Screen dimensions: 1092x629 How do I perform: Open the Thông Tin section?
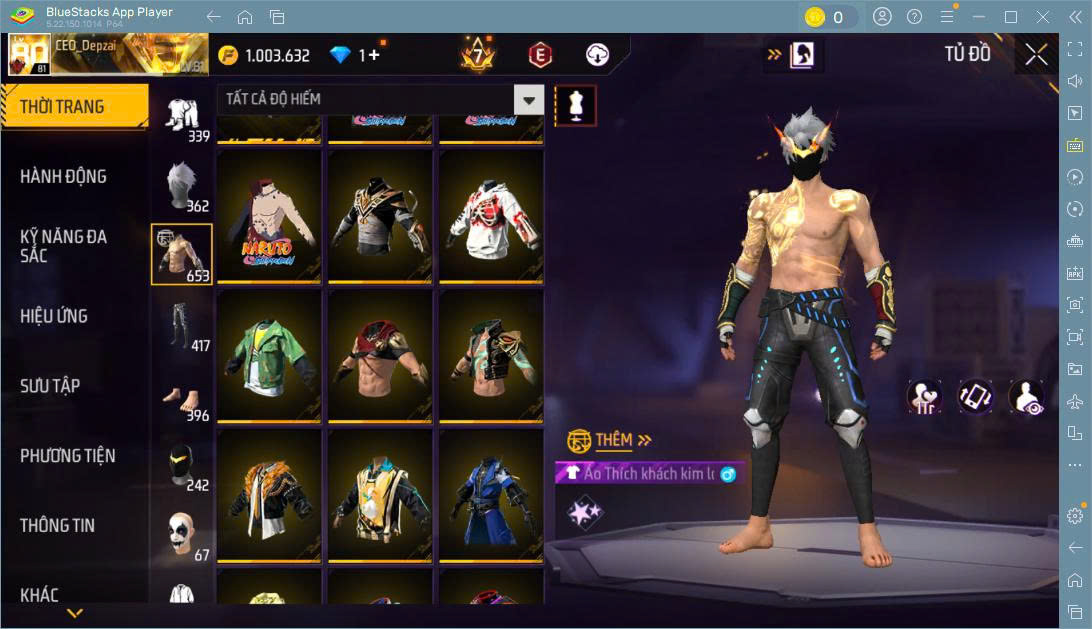tap(58, 525)
